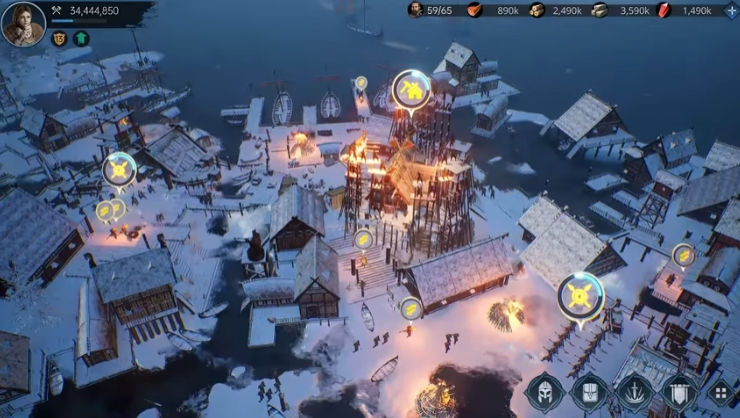The width and height of the screenshot is (740, 418).
Task: Select the large crossed-tools marker near the drying racks
Action: 580,295
